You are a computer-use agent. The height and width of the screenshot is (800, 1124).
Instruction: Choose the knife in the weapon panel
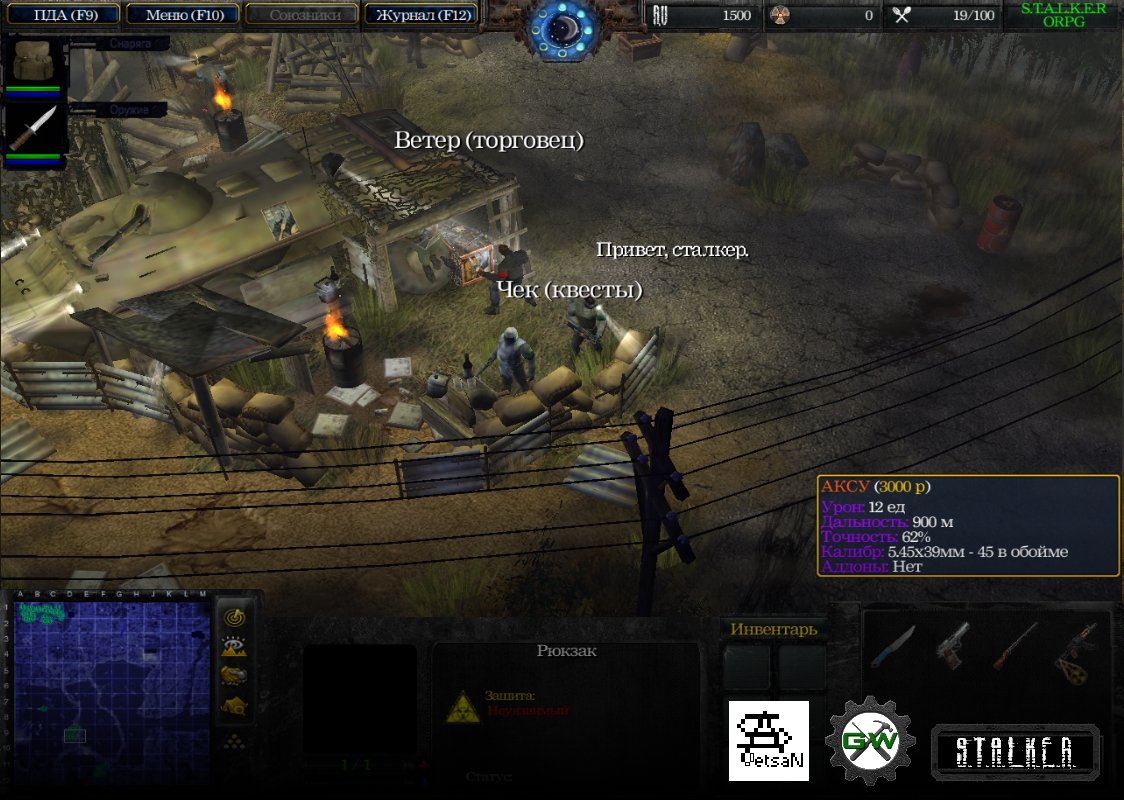pyautogui.click(x=892, y=645)
